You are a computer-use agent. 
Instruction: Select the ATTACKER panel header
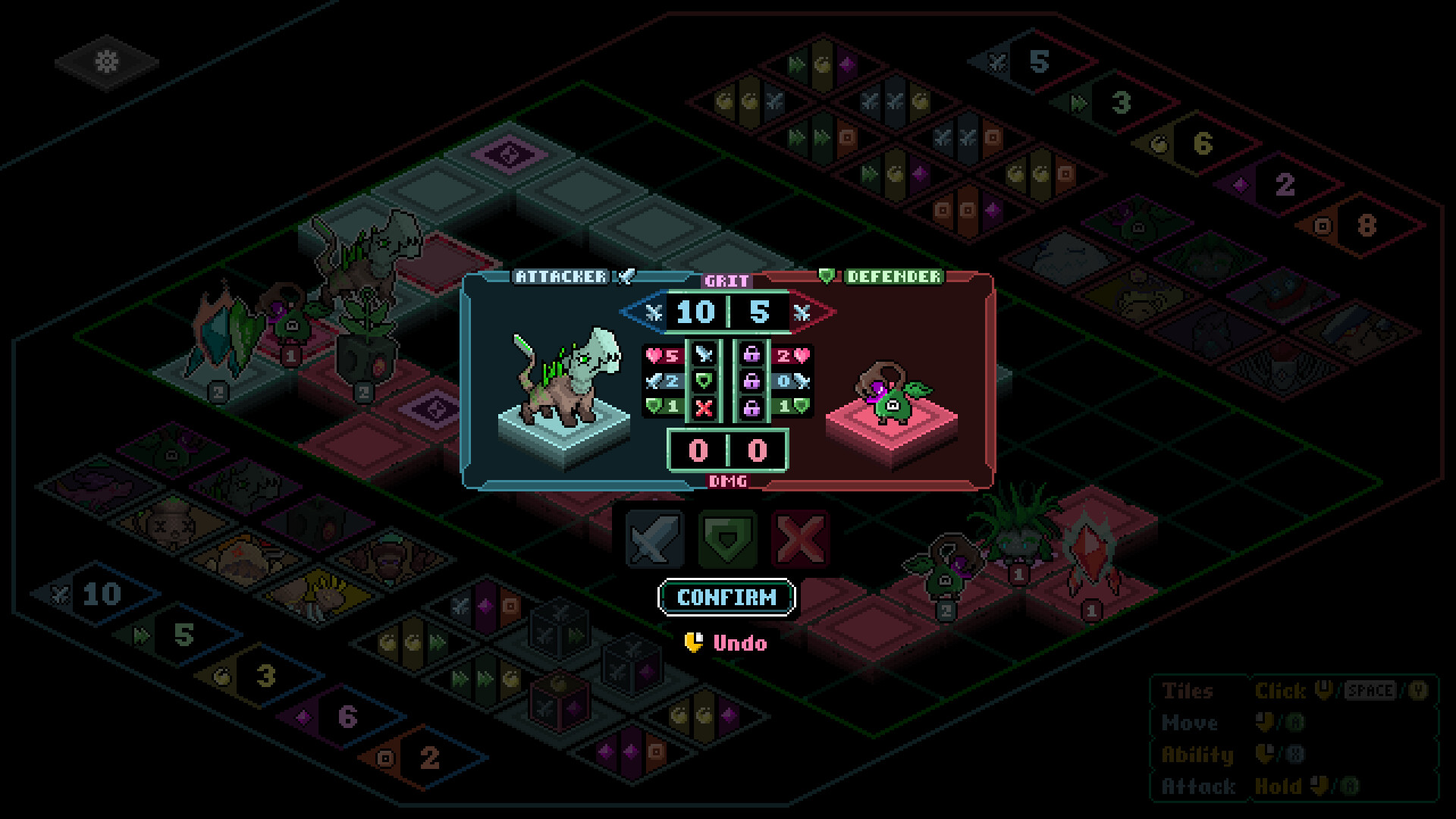(561, 278)
